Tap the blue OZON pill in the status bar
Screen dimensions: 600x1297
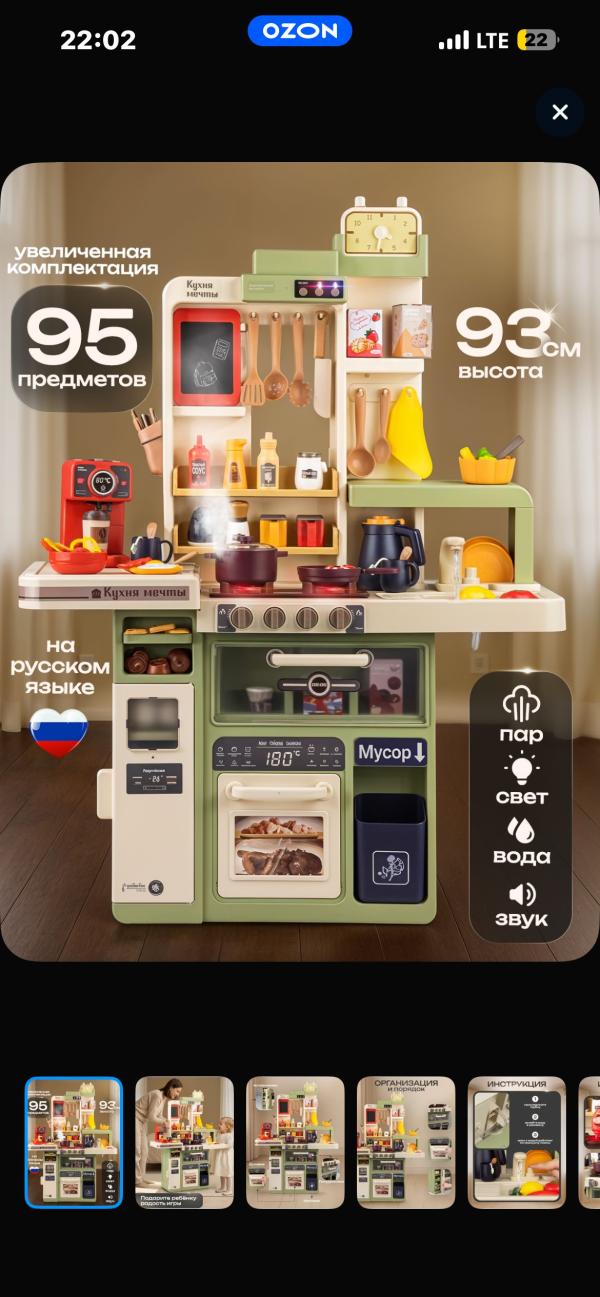tap(300, 31)
